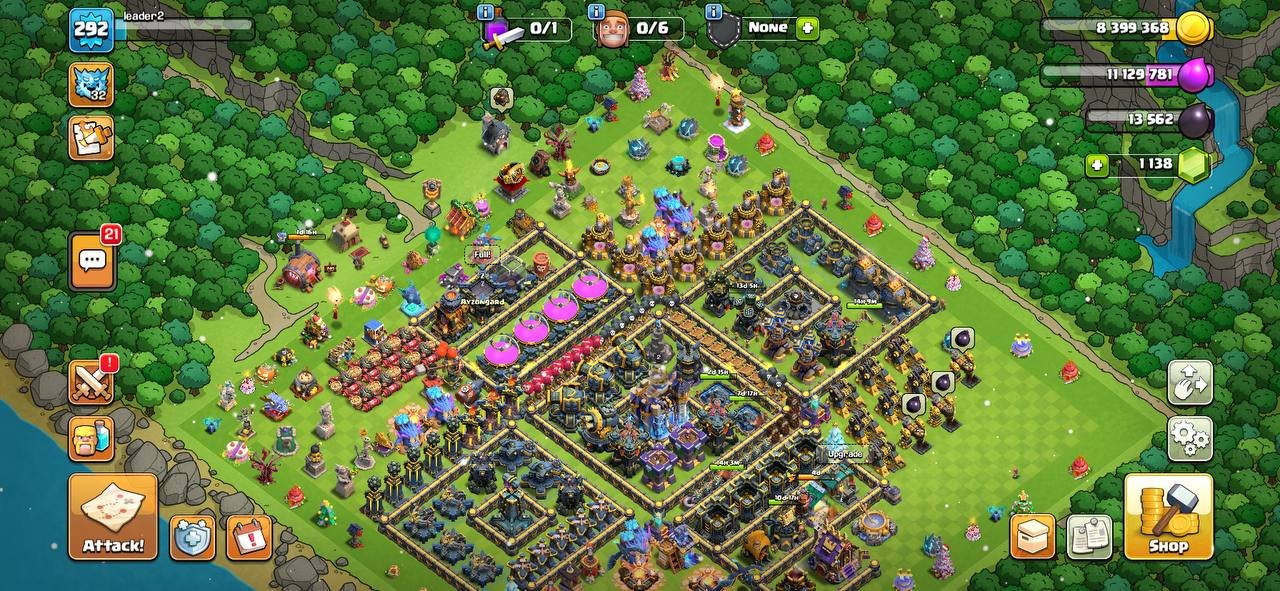The height and width of the screenshot is (591, 1280).
Task: Open the barbarian army training menu
Action: pyautogui.click(x=91, y=439)
